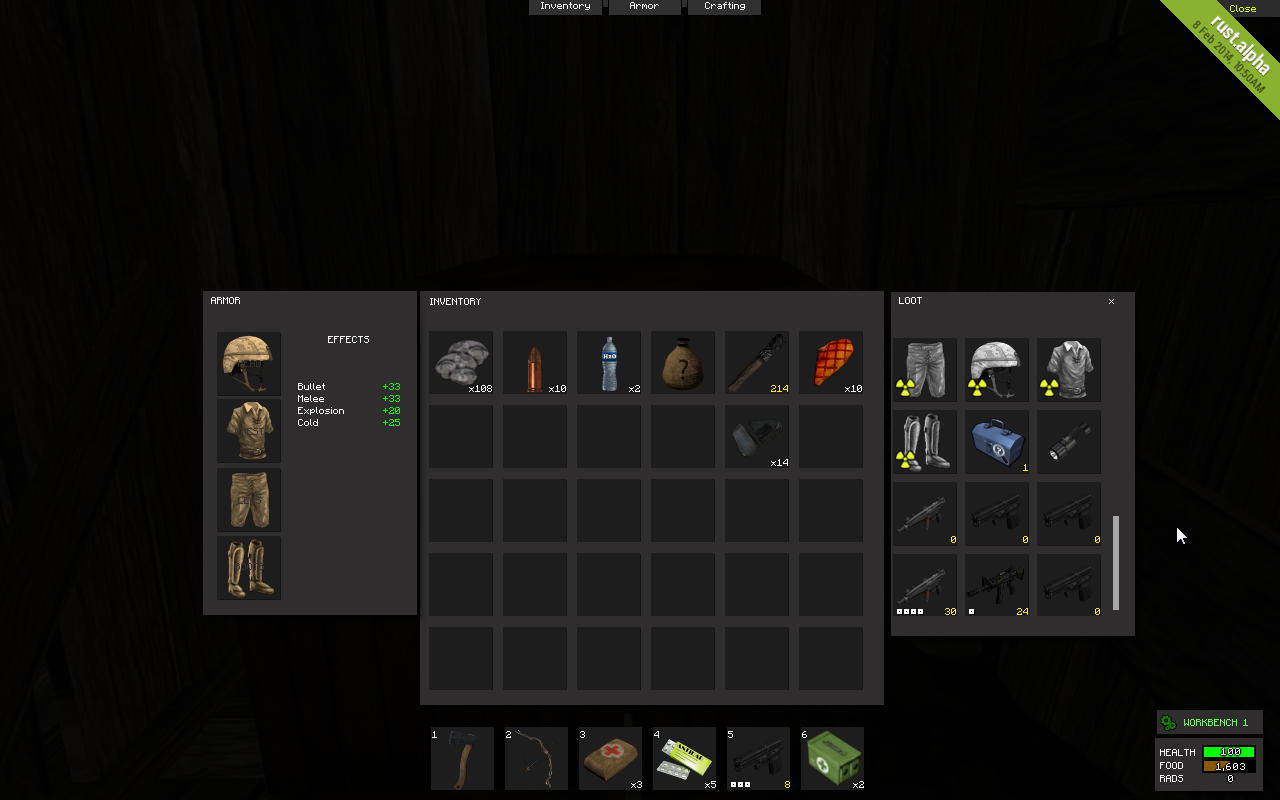Viewport: 1280px width, 800px height.
Task: Select the green medkit in hotbar
Action: (832, 758)
